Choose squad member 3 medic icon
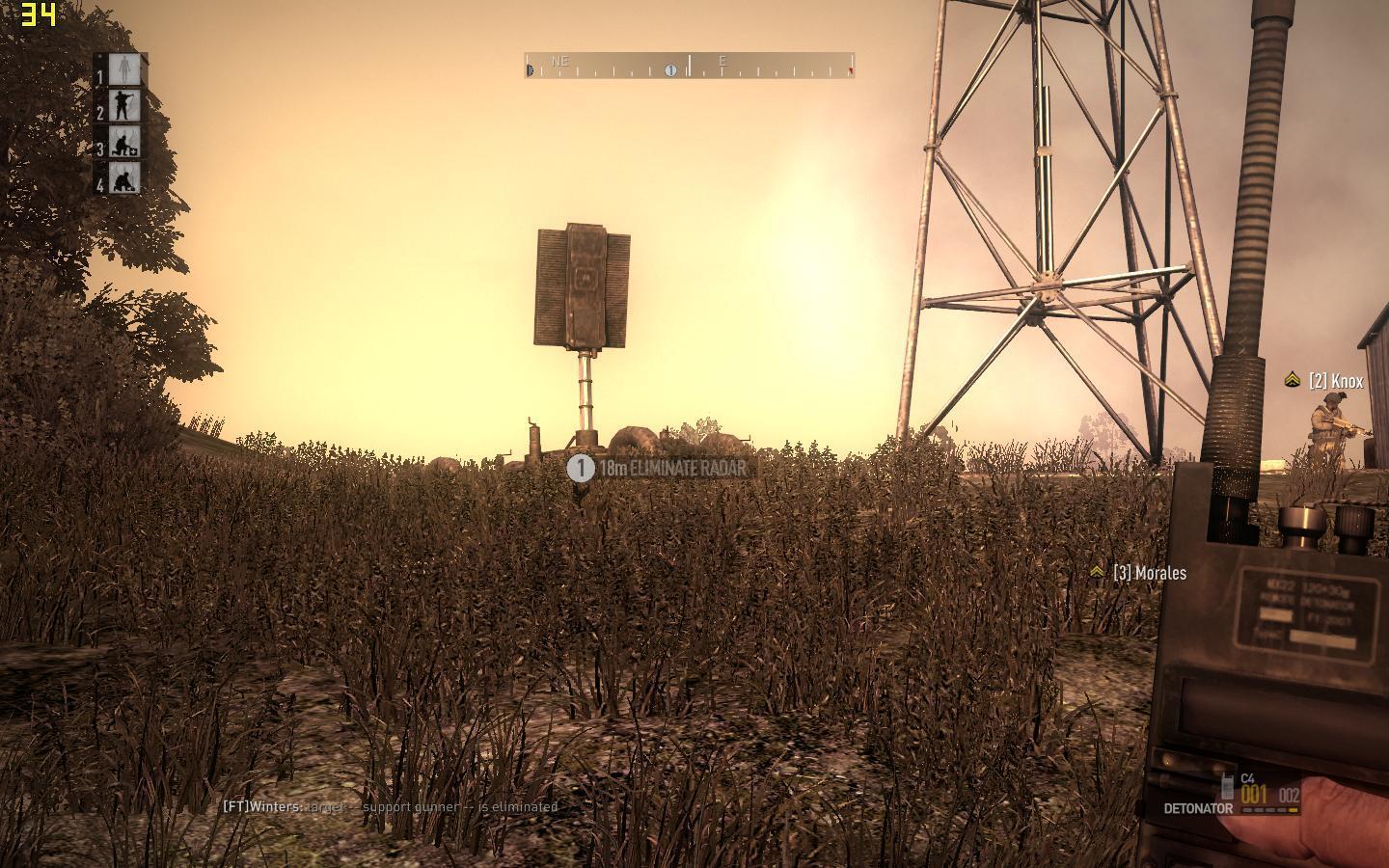Viewport: 1389px width, 868px height. 124,143
